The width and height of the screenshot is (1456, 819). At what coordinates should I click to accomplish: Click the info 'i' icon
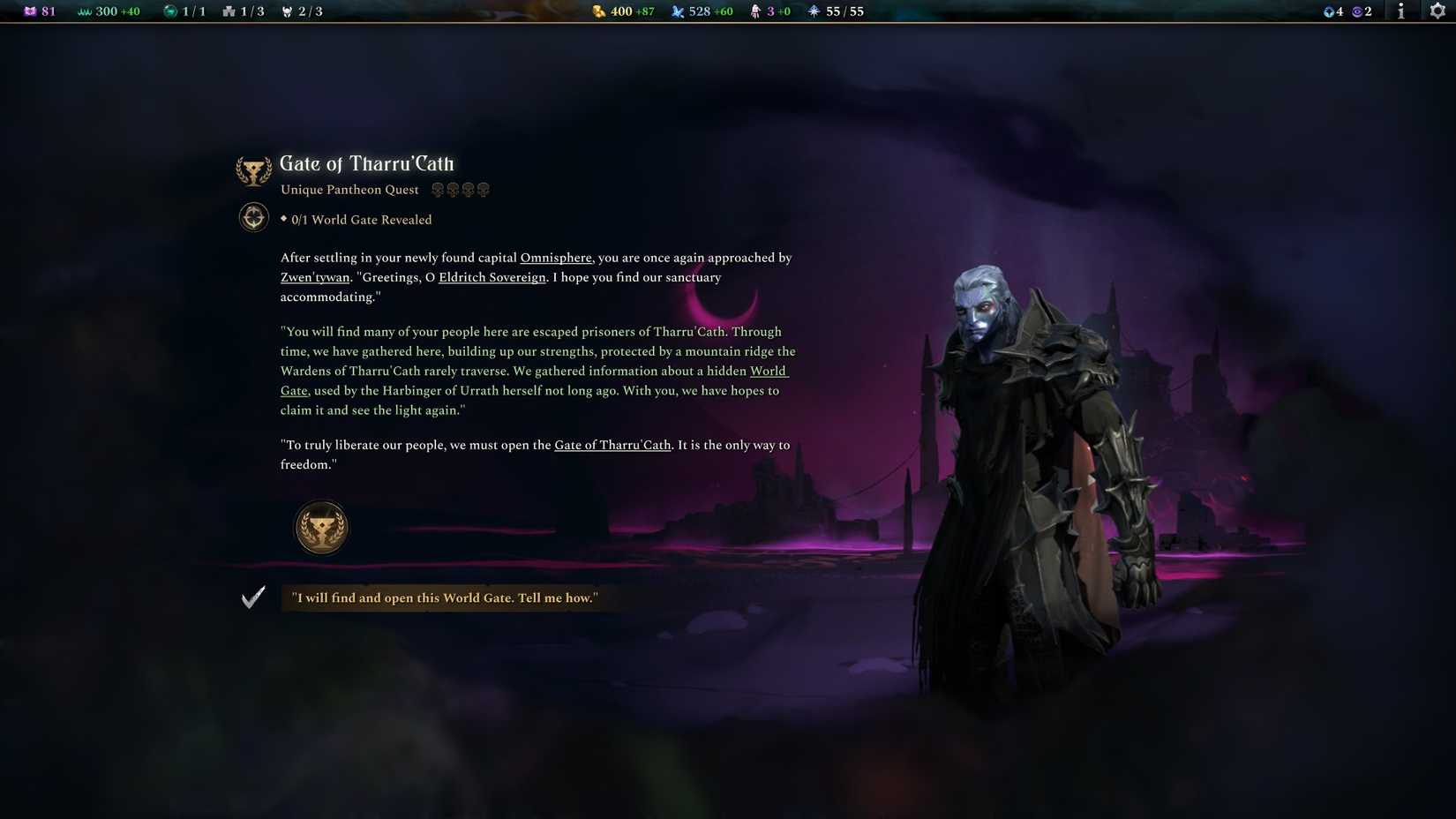[1400, 11]
